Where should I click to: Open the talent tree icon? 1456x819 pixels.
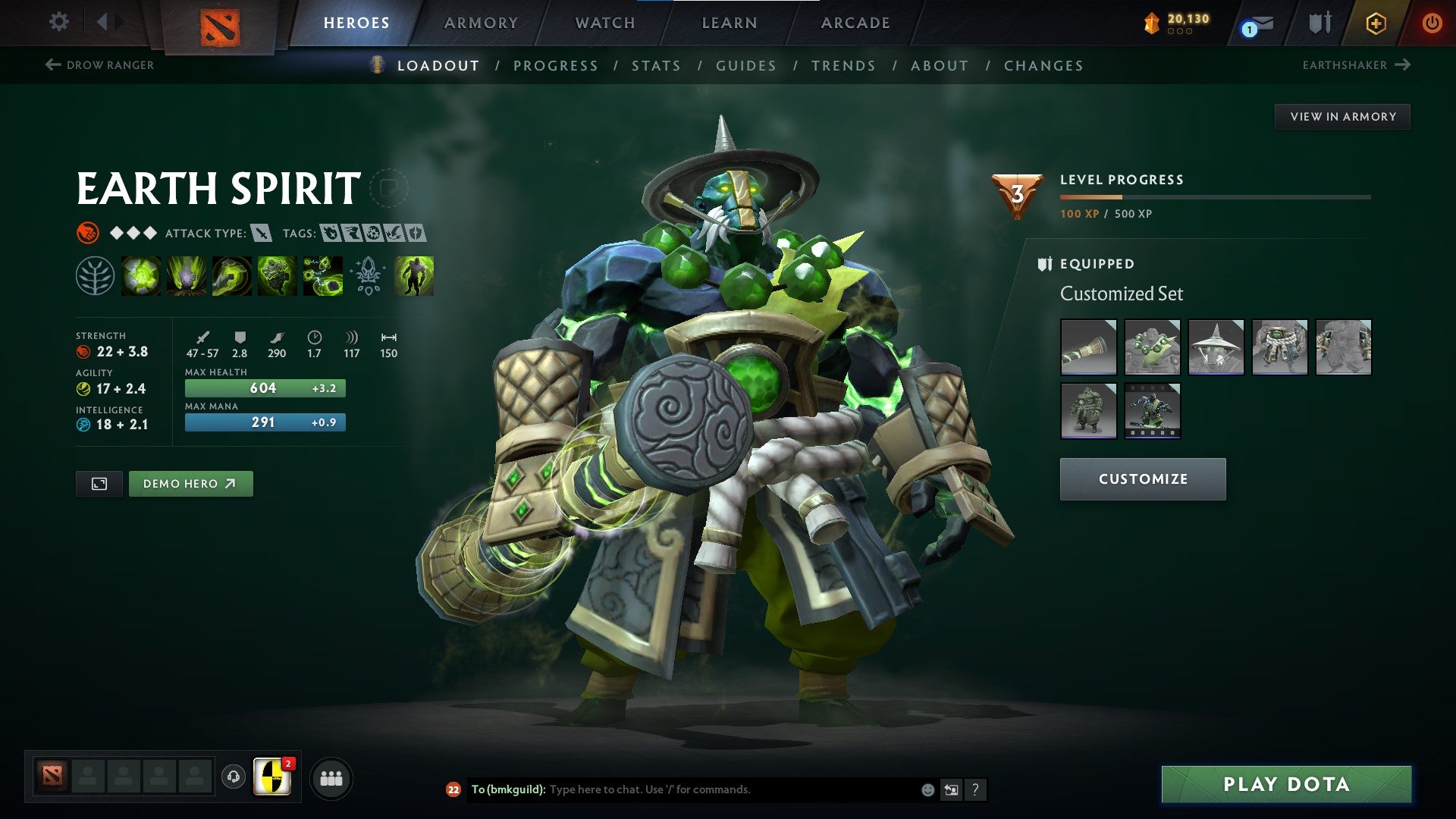[95, 277]
